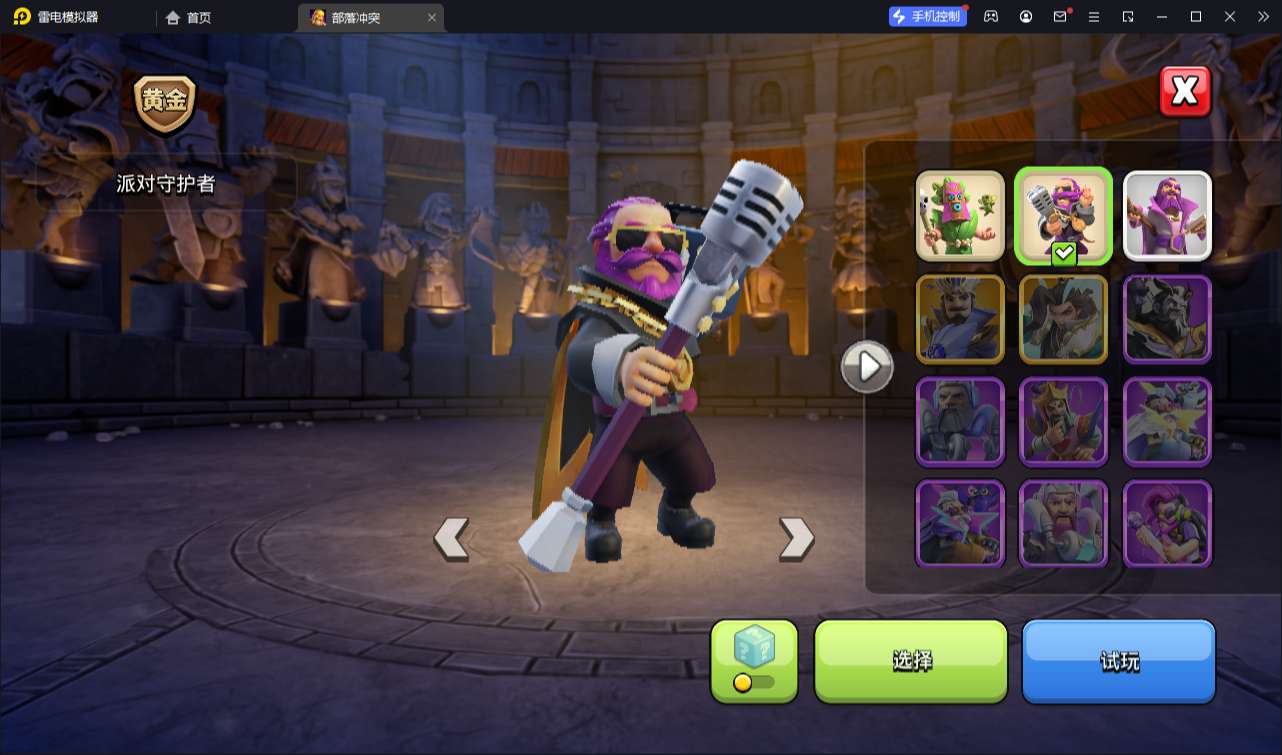
Task: Select the green jungle tiki mask skin
Action: (x=960, y=216)
